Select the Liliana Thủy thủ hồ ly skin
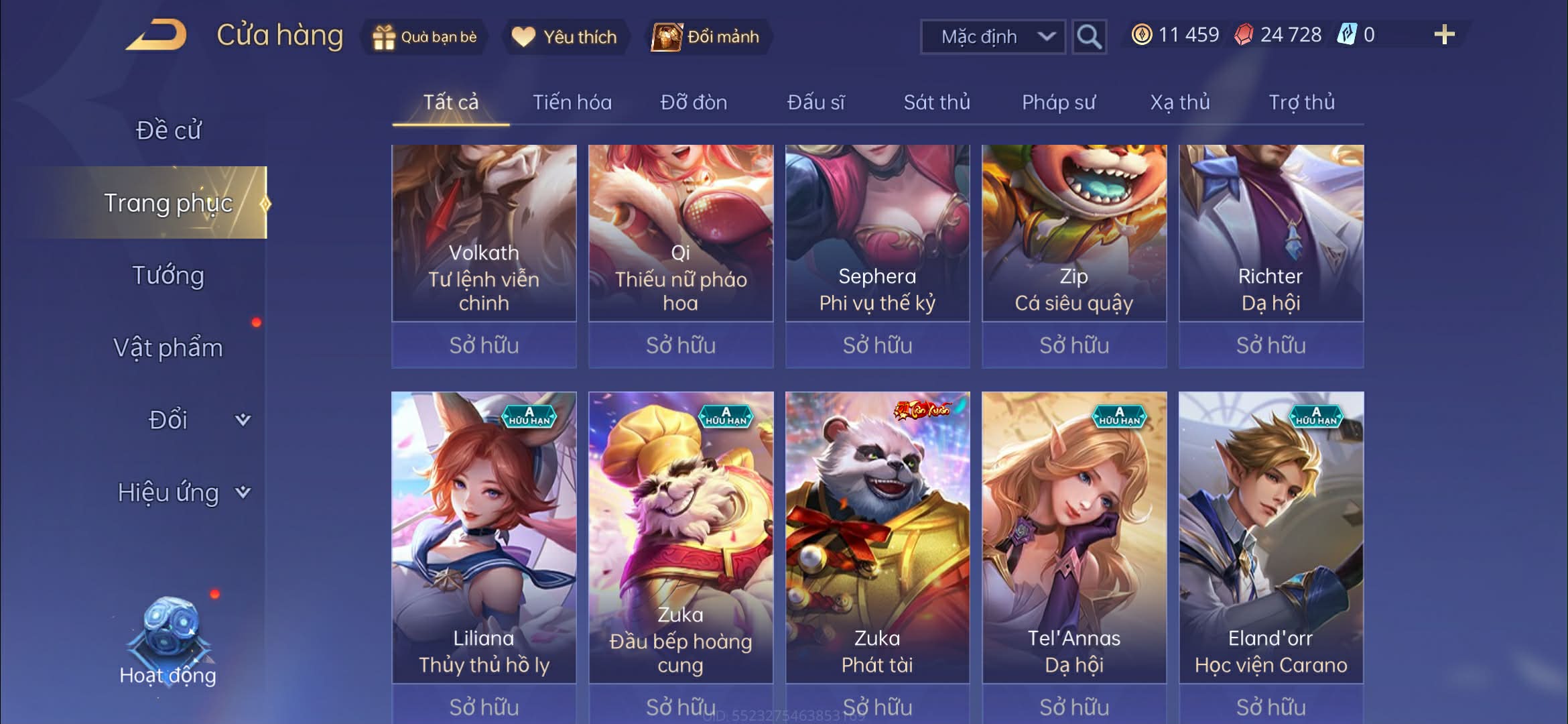Viewport: 1568px width, 724px height. pyautogui.click(x=484, y=536)
